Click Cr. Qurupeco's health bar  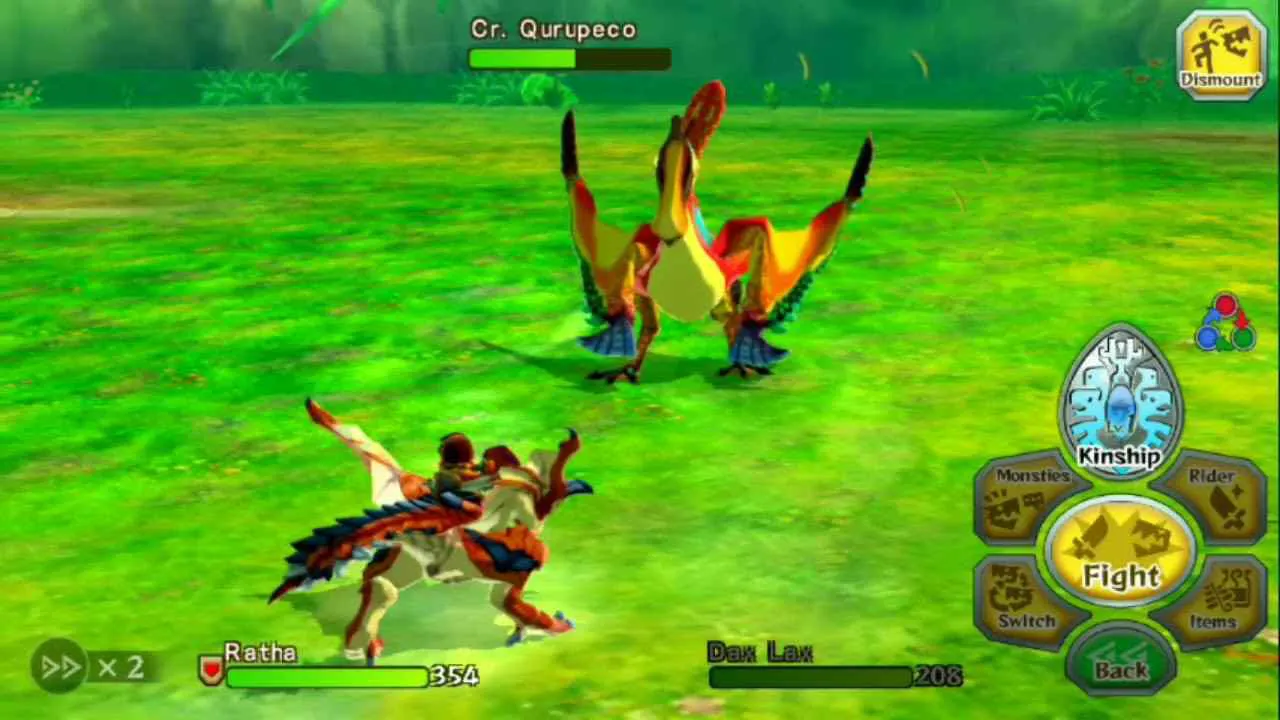point(568,60)
